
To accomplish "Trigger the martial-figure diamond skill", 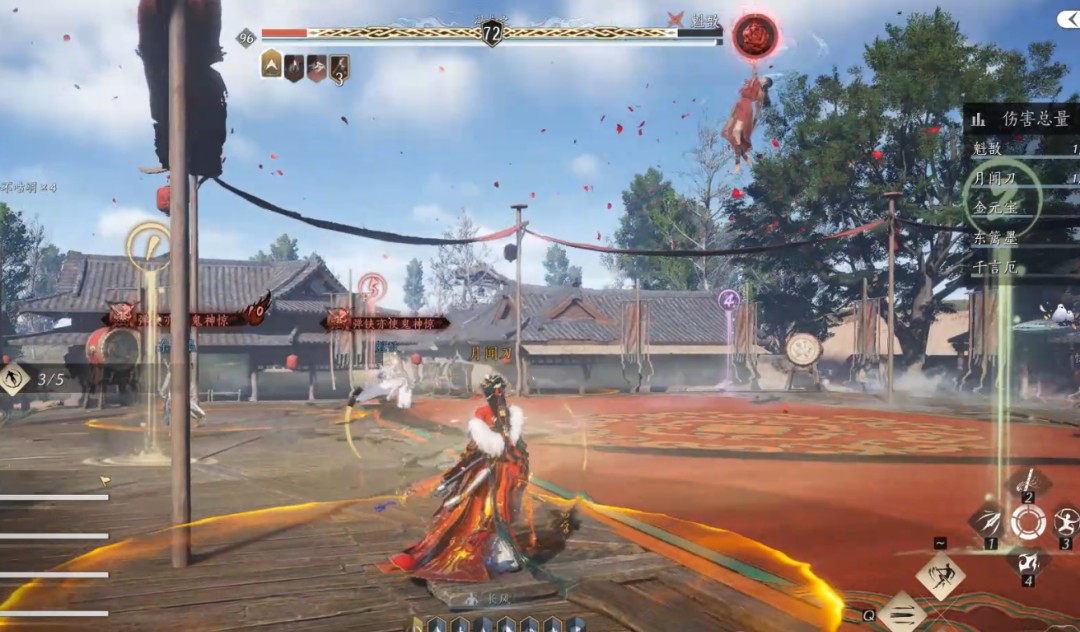I will 940,576.
